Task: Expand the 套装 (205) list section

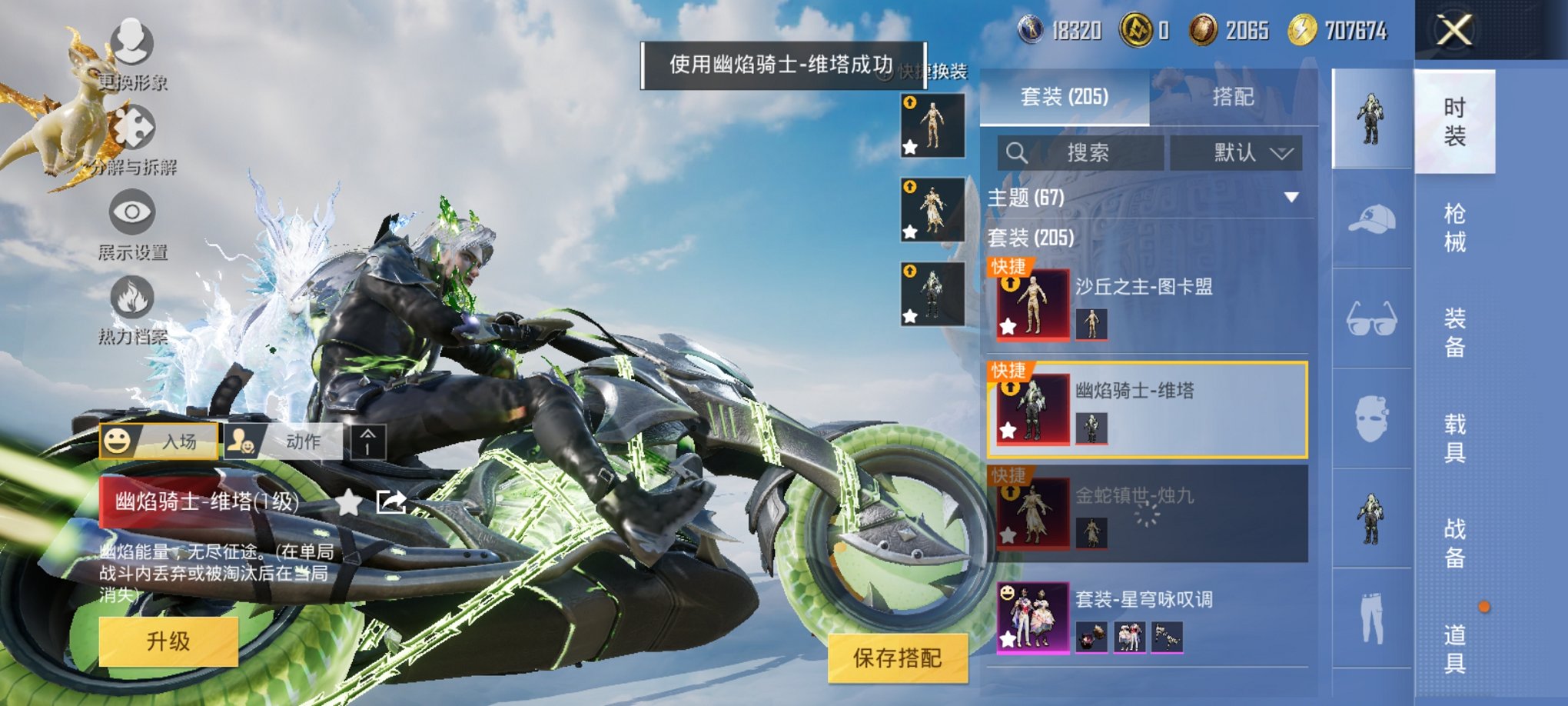Action: [1030, 238]
